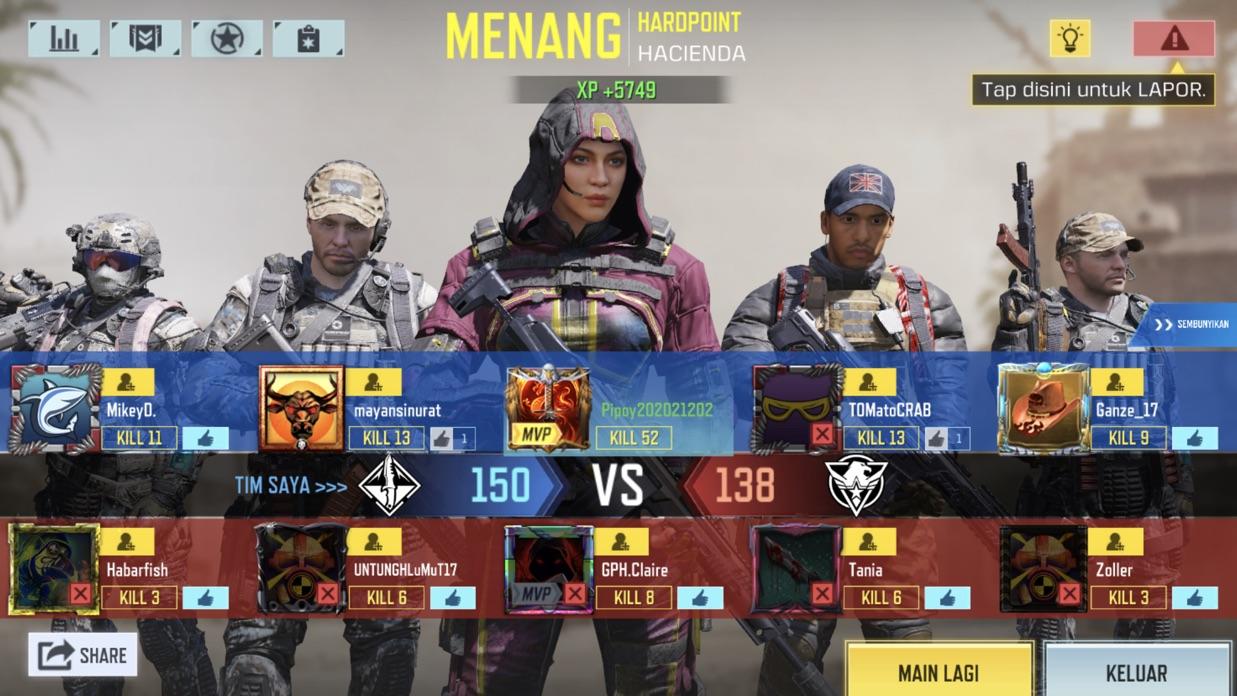Add UNTUNGHLuMuT17 as a friend
1237x696 pixels.
click(374, 541)
